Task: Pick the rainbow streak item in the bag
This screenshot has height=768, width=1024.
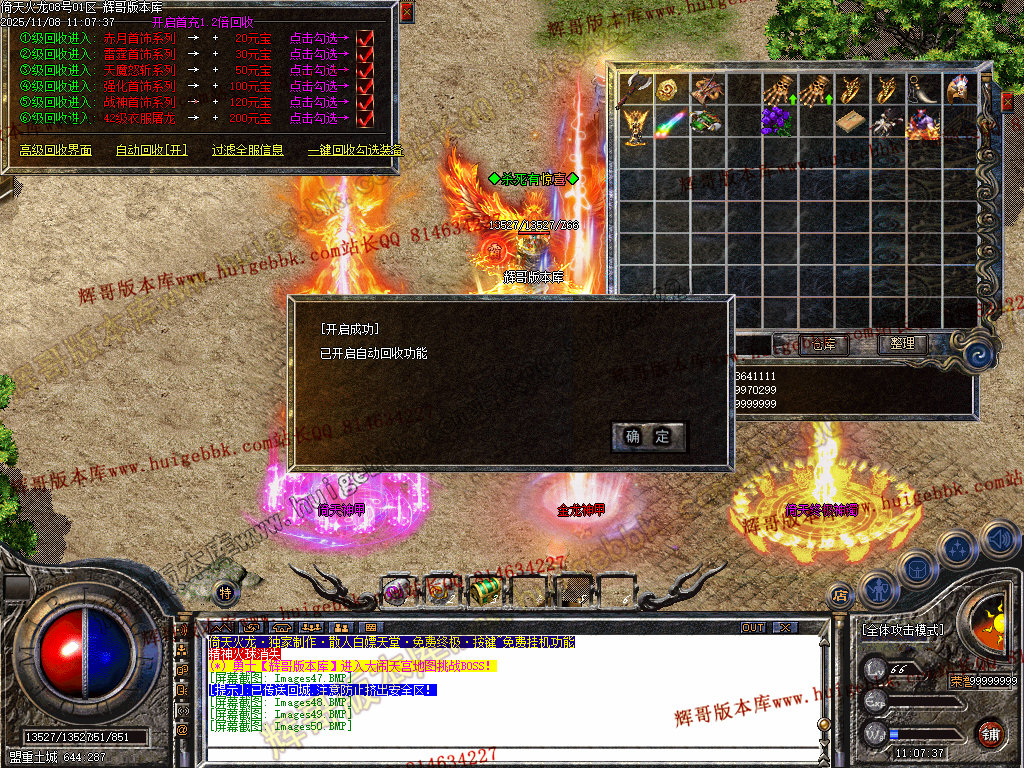Action: (670, 122)
